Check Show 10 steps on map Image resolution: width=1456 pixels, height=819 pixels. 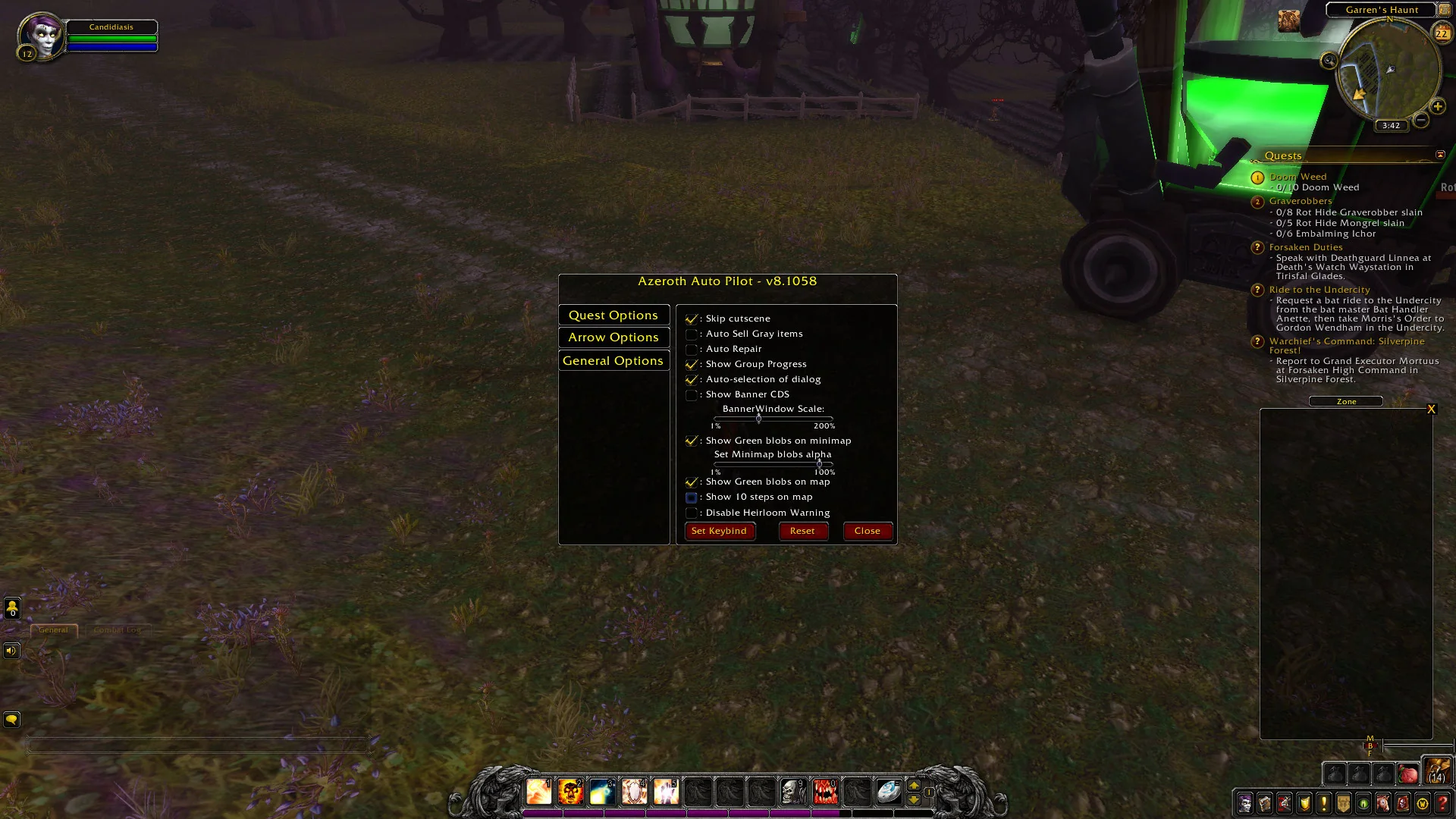pos(692,497)
